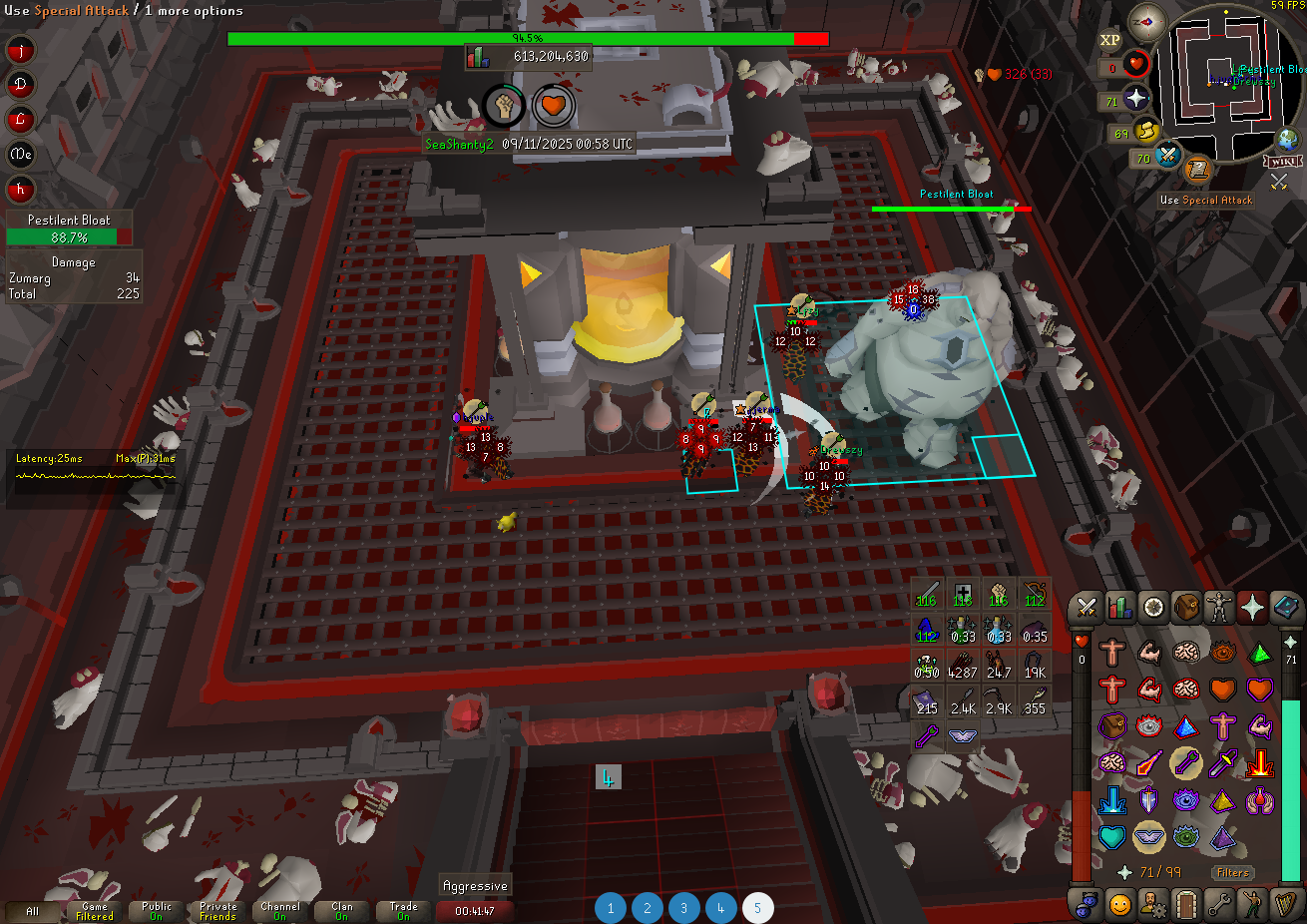Viewport: 1307px width, 924px height.
Task: Toggle the special attack orb
Action: [x=1168, y=155]
